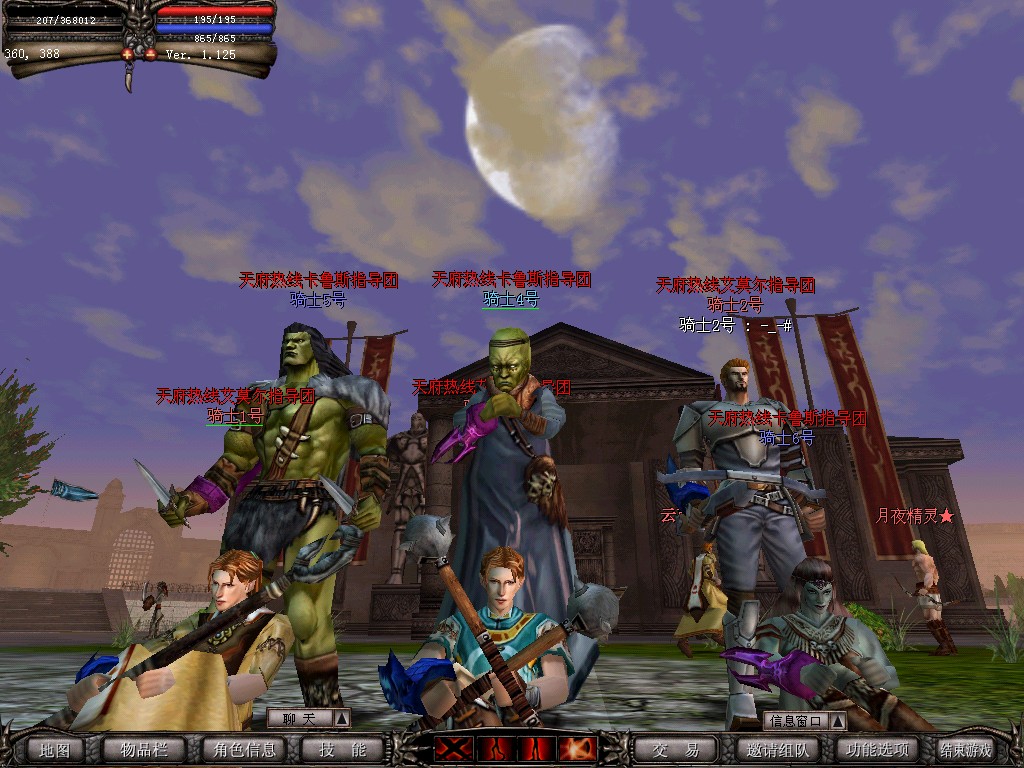Open 功能选项 function options
1024x768 pixels.
(876, 749)
